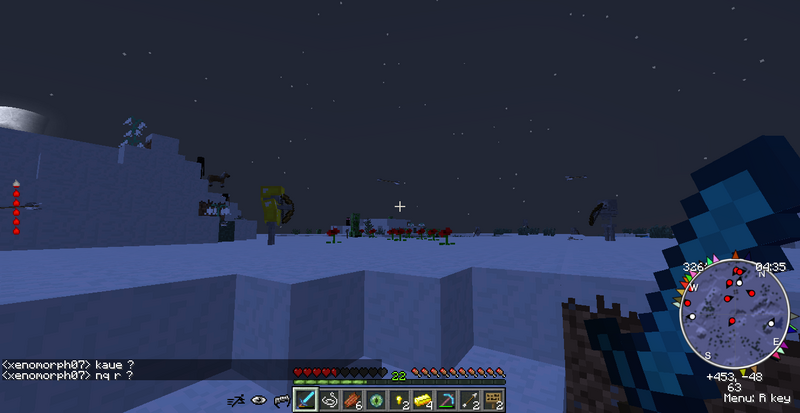Select the lead item in the hotbar
800x413 pixels.
coord(330,400)
